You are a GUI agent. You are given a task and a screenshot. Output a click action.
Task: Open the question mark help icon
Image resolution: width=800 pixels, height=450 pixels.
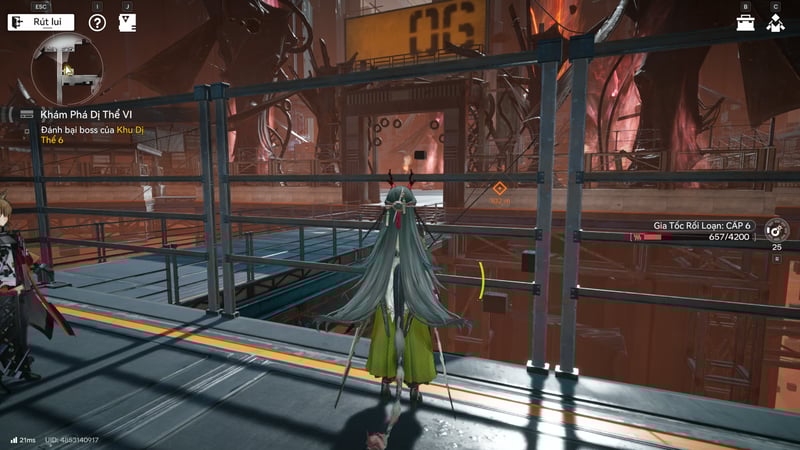97,22
